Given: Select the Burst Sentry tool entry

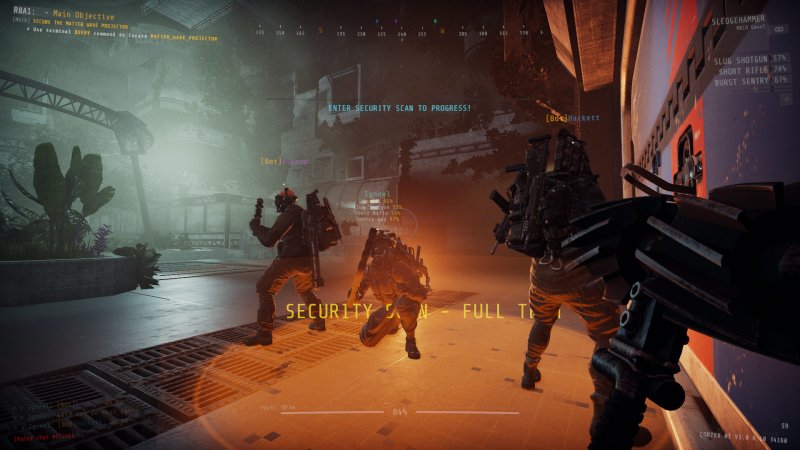Looking at the screenshot, I should coord(744,82).
